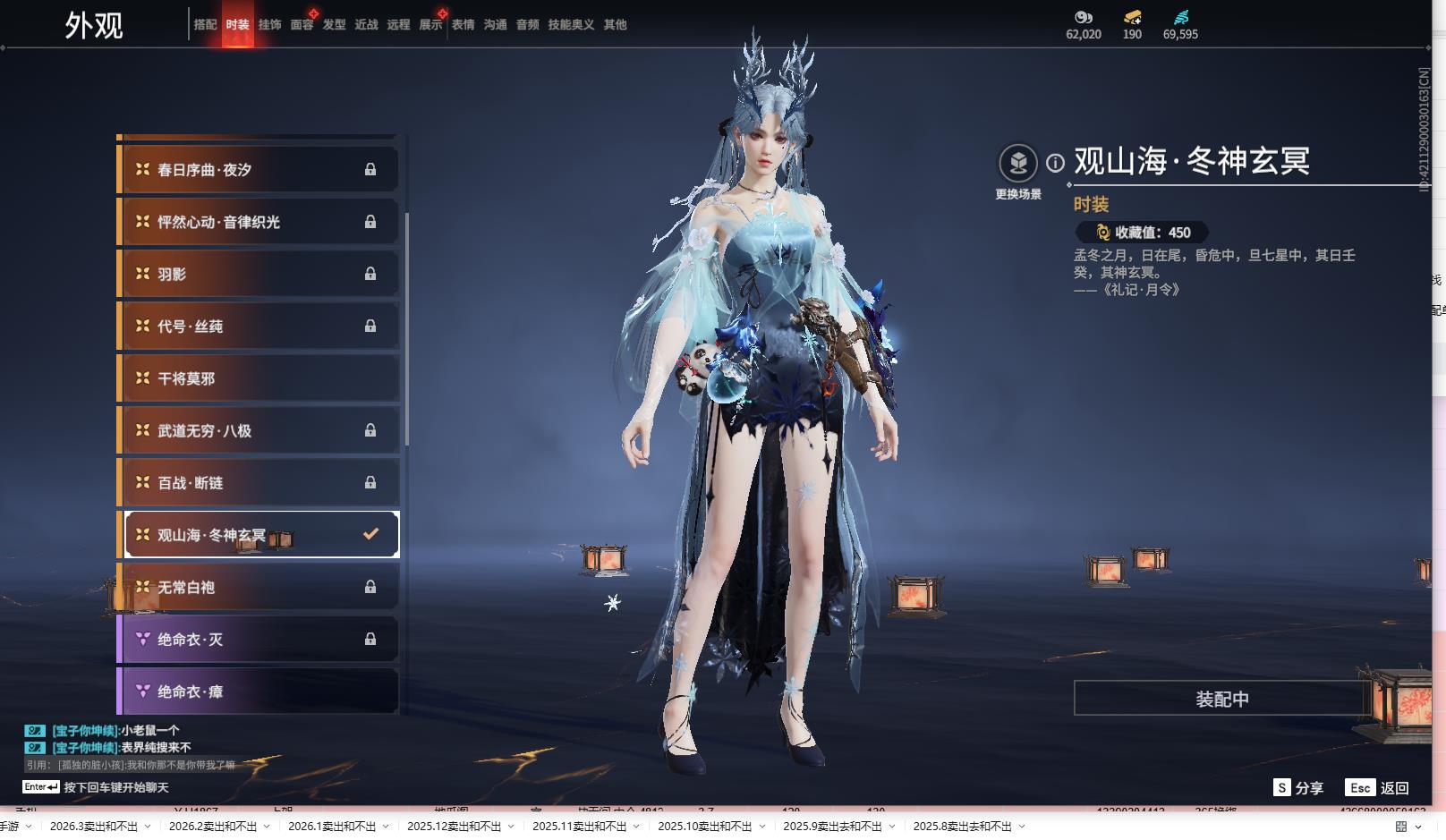Switch to the 展示 display tab

point(430,25)
